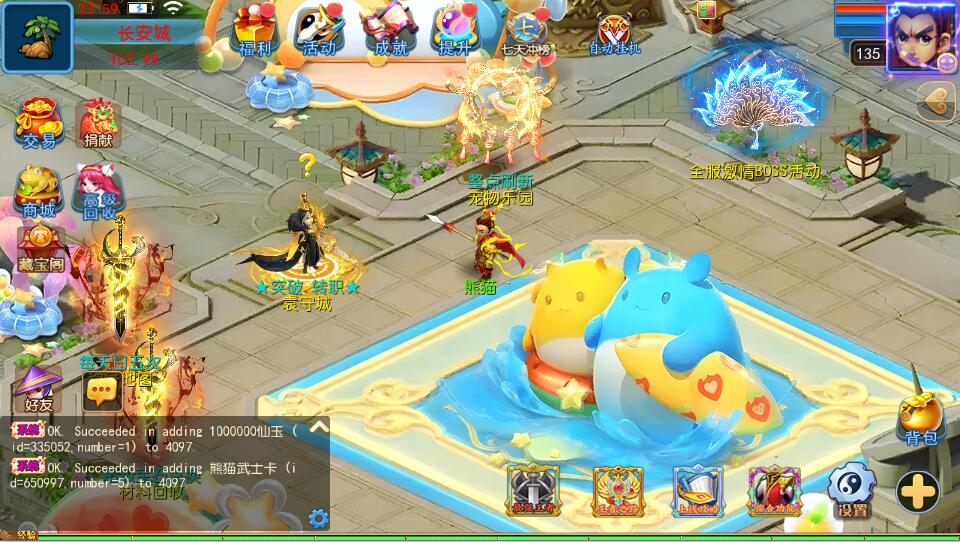Open the 高级回收 advanced recycling menu
960x542 pixels.
point(98,190)
